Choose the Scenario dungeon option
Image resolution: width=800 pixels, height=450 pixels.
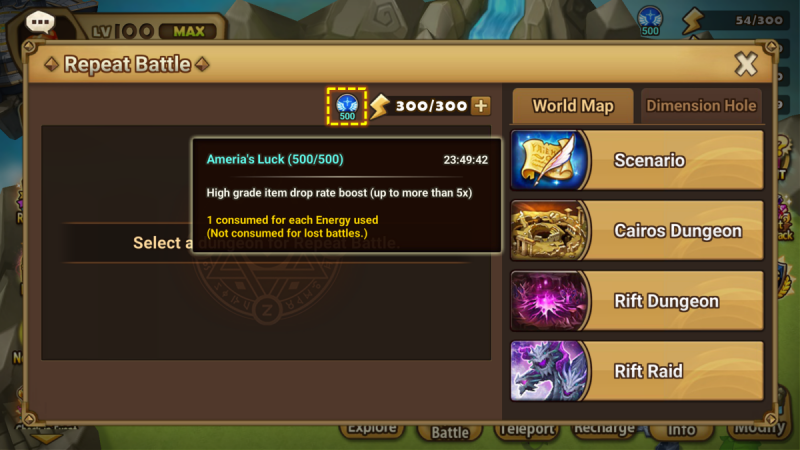[637, 160]
